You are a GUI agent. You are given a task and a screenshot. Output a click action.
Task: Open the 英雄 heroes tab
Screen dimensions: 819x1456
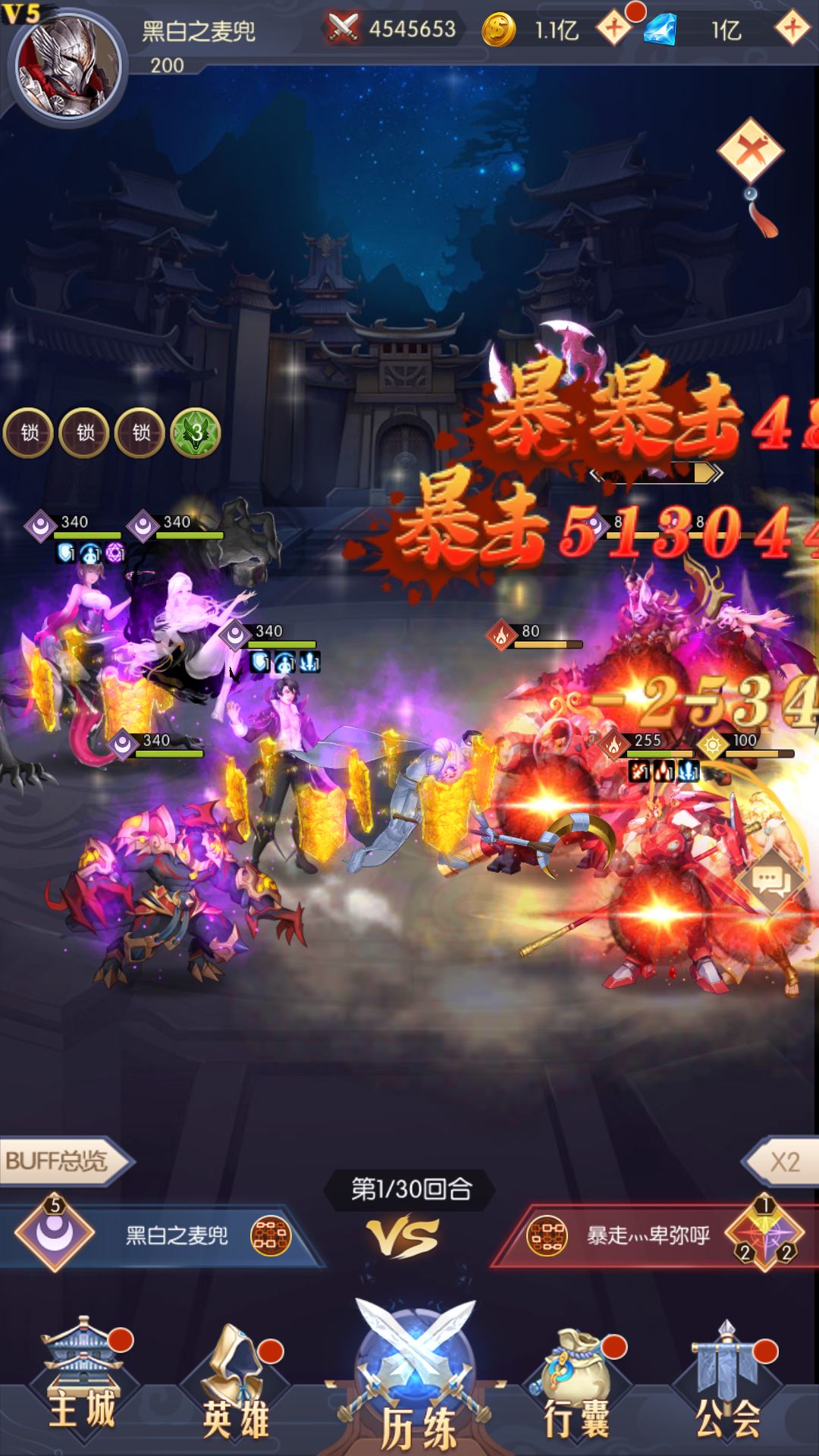point(237,1384)
